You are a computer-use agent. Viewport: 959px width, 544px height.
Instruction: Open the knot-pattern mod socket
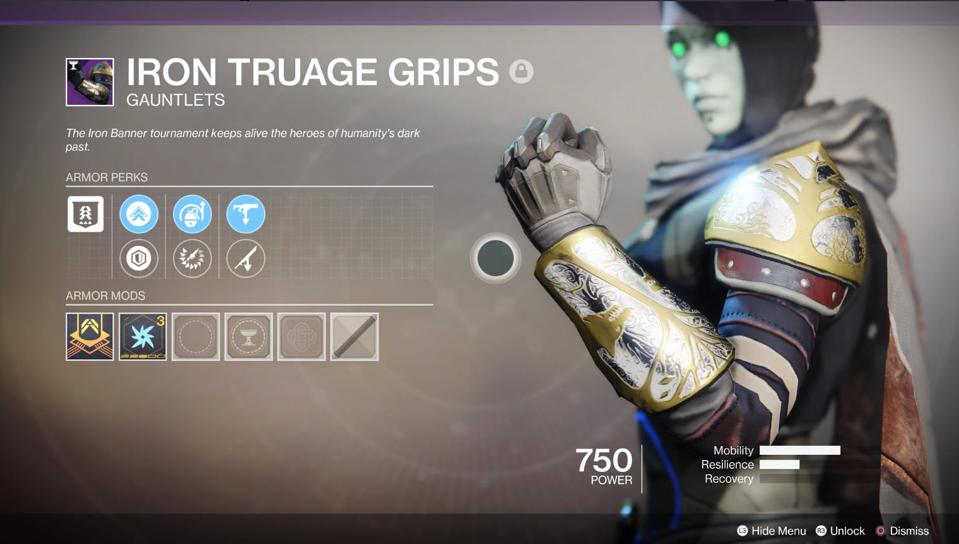point(301,336)
